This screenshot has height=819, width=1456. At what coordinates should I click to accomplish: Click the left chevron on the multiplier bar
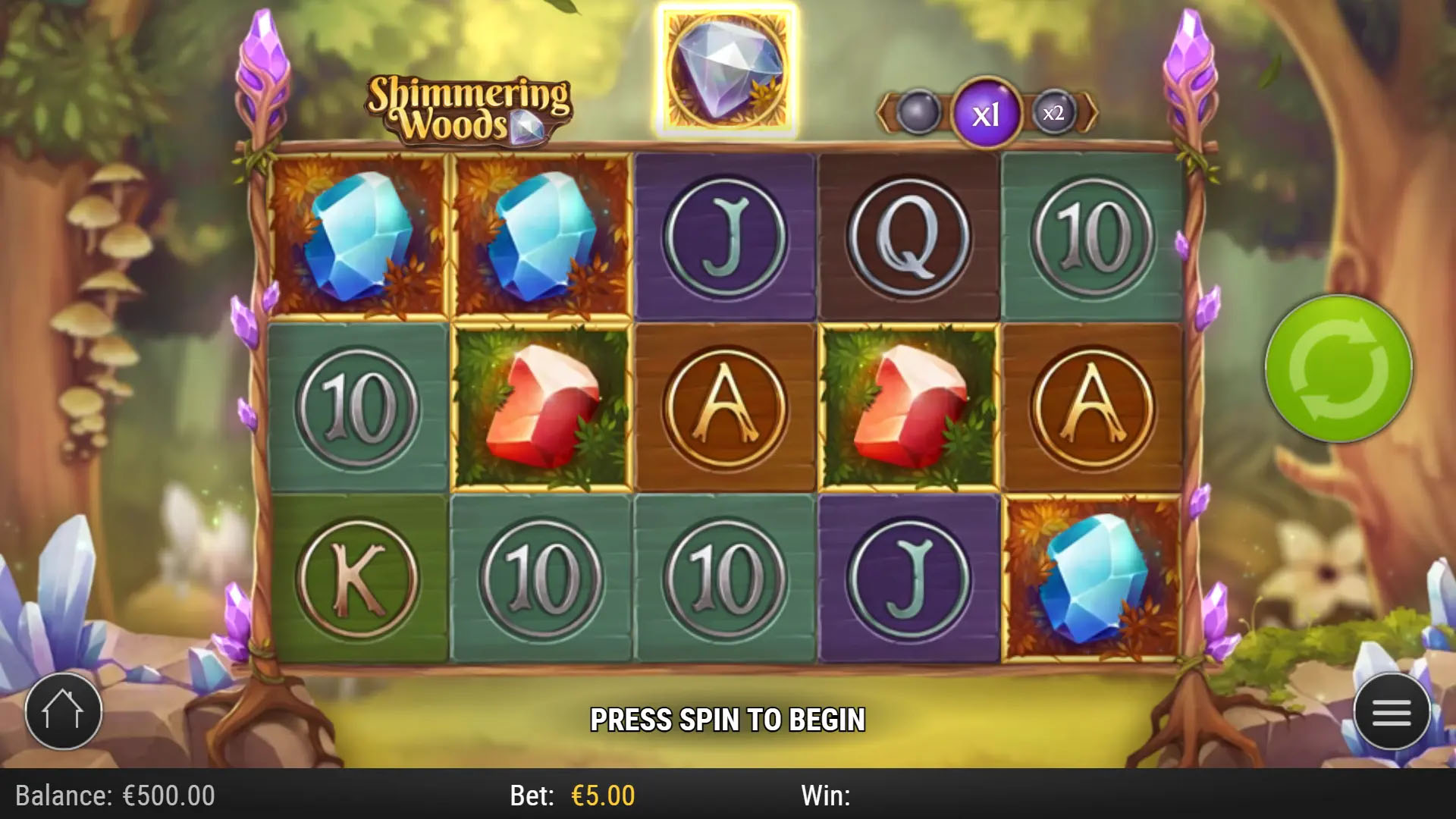882,114
